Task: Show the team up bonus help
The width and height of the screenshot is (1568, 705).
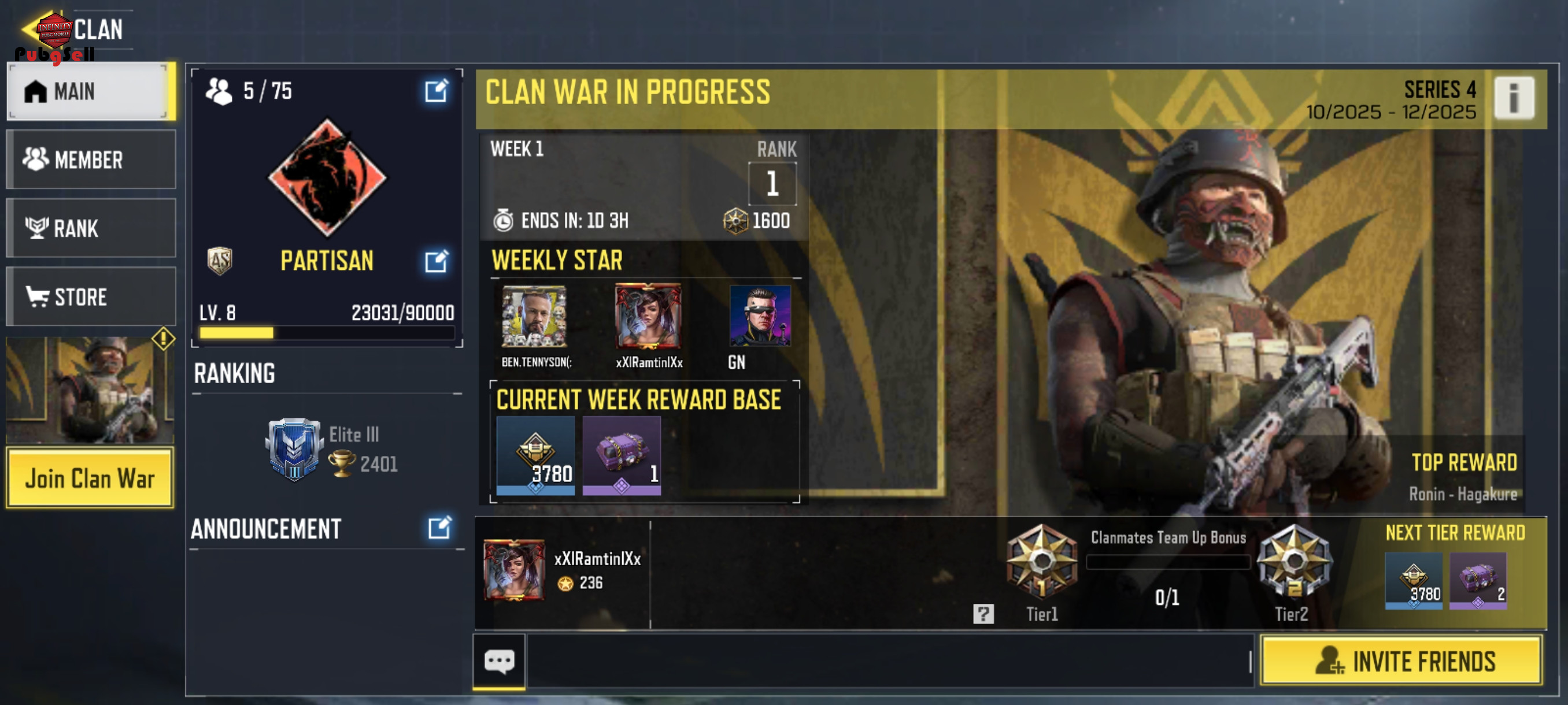Action: 983,614
